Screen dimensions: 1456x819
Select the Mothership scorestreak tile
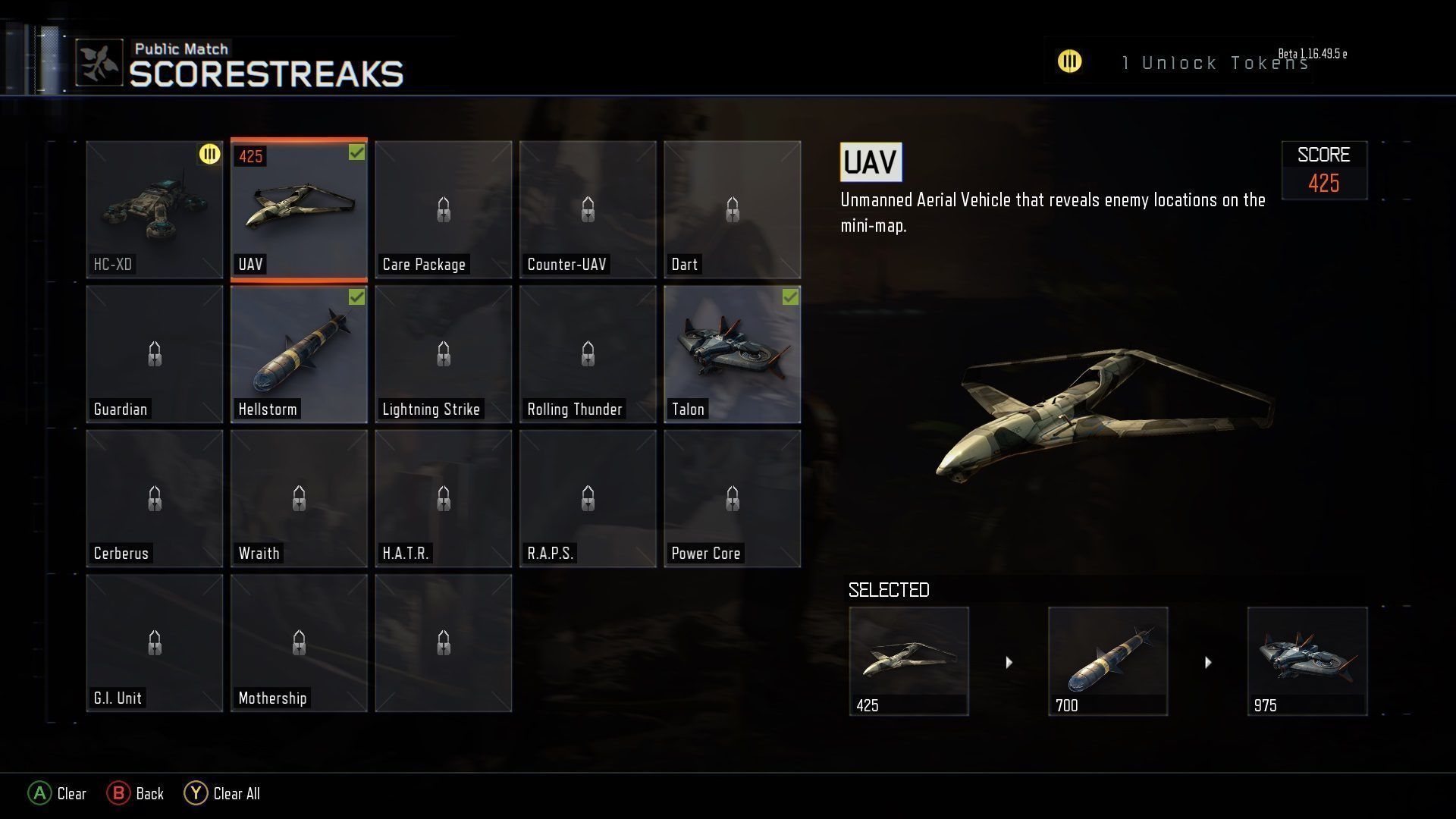pos(299,643)
